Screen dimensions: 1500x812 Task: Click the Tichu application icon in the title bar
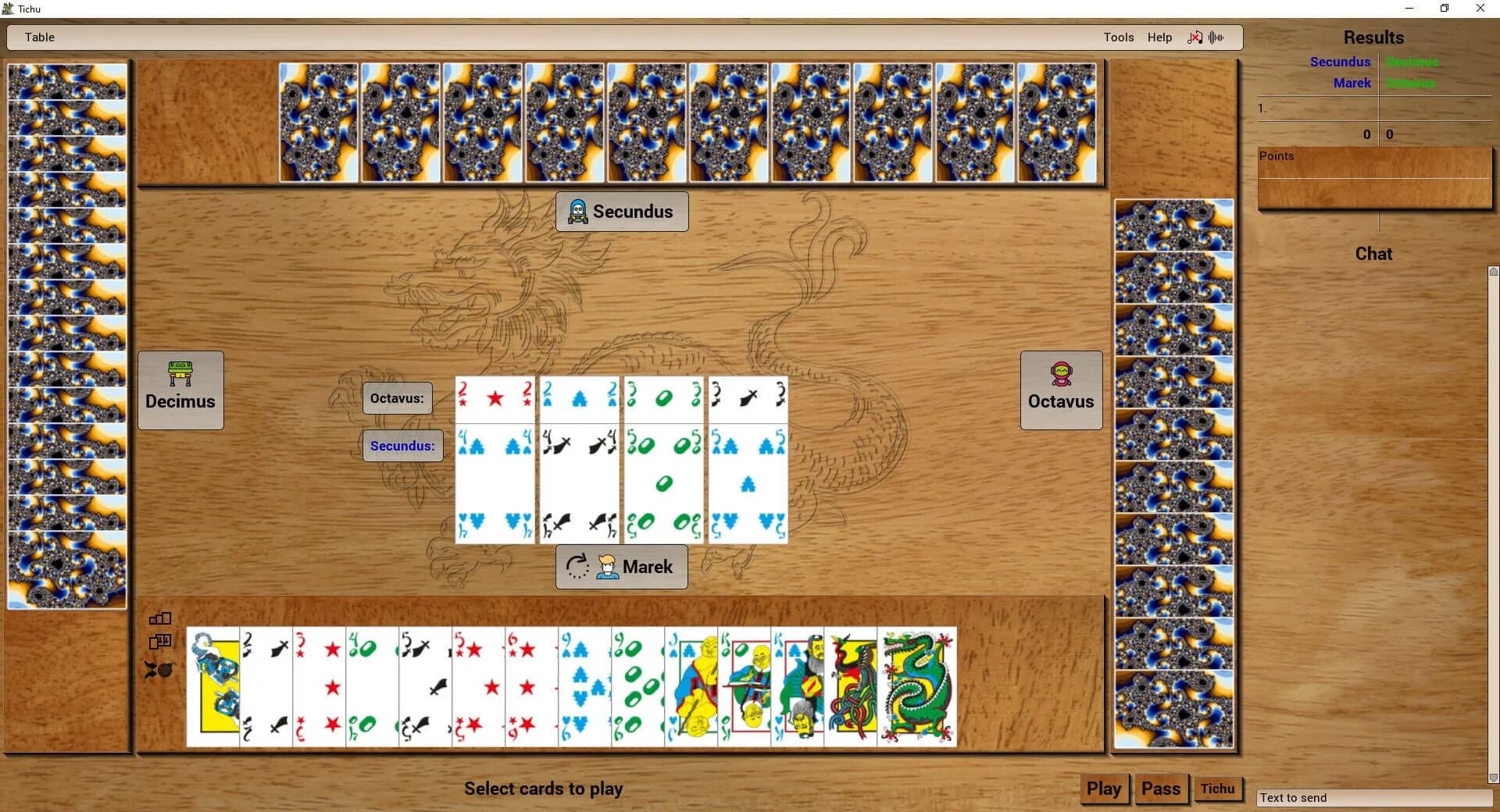point(8,9)
